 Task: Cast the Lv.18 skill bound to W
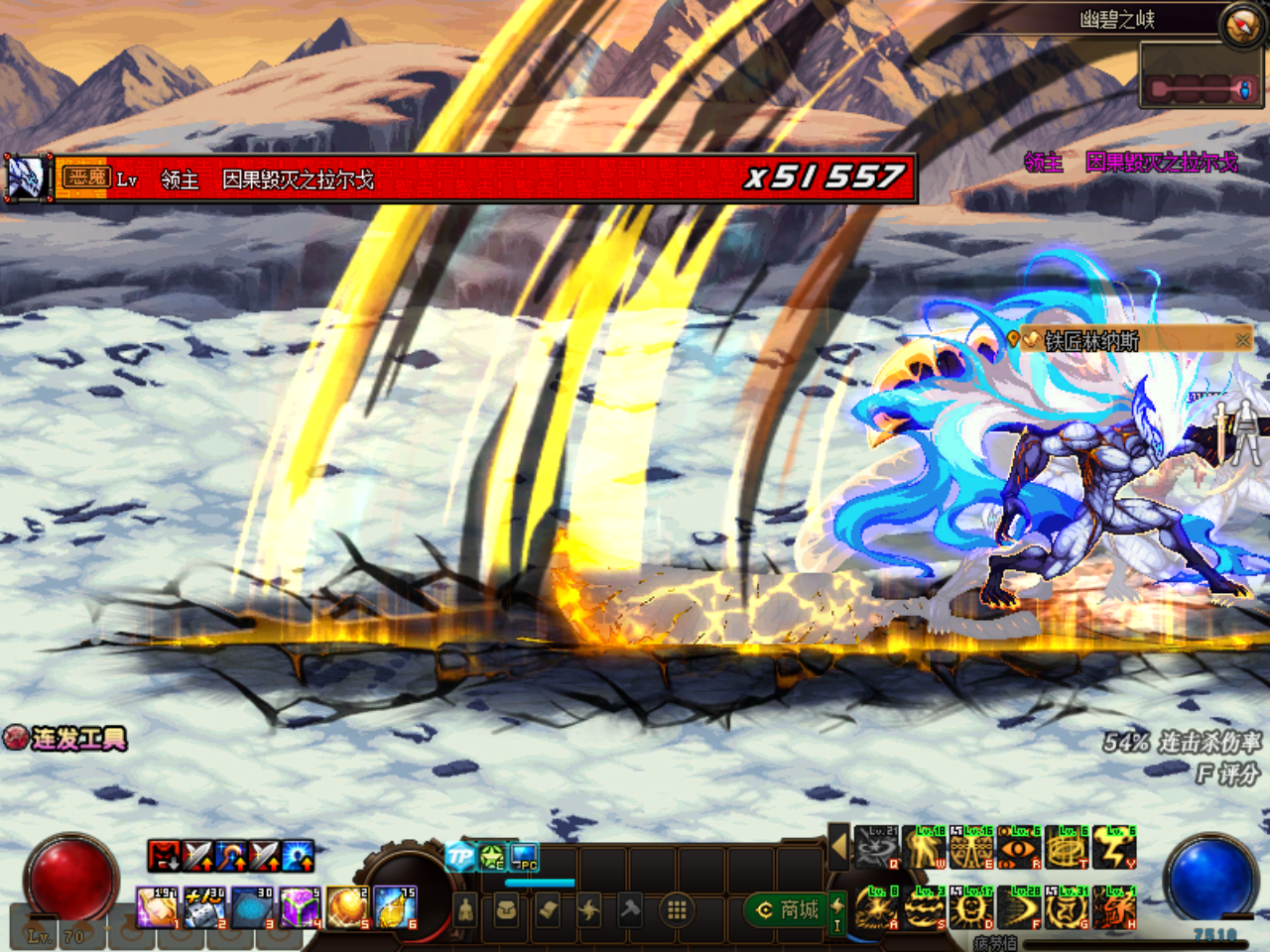click(922, 848)
